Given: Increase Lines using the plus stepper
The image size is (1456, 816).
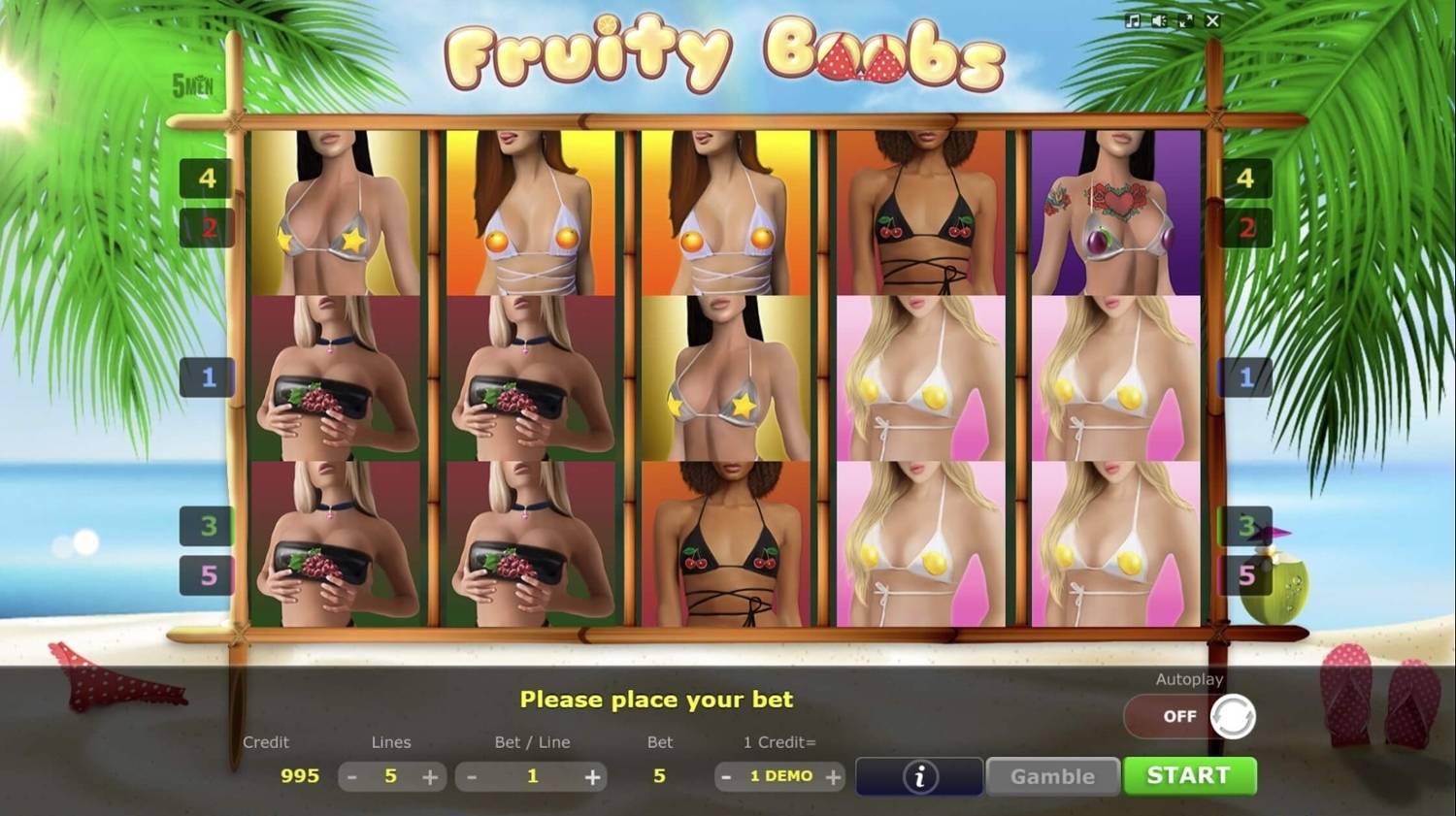Looking at the screenshot, I should 428,775.
